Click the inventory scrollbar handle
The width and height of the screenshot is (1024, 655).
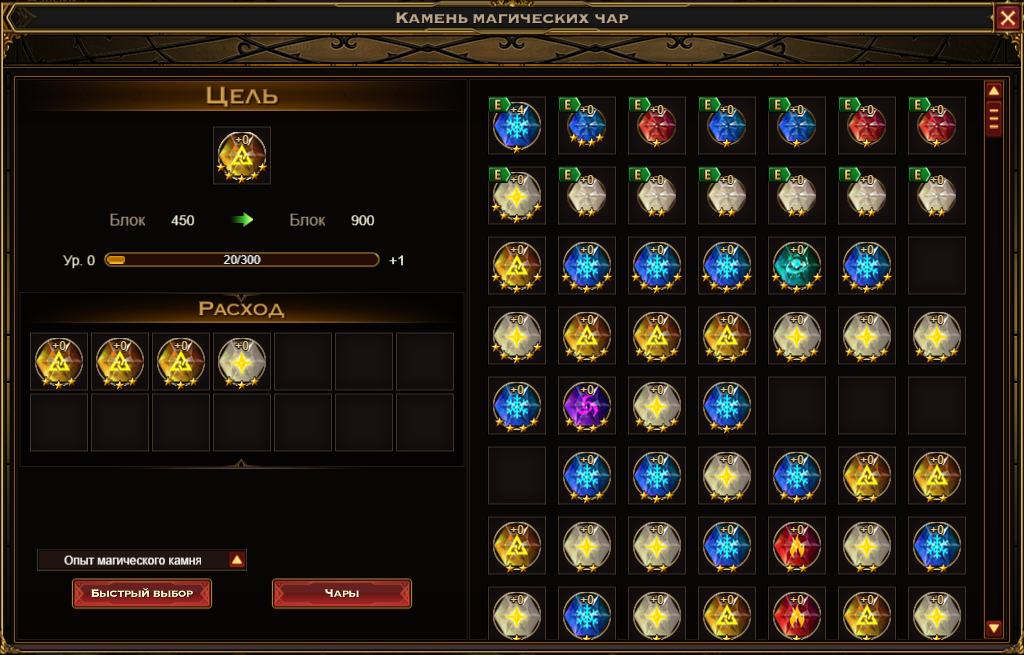click(994, 120)
